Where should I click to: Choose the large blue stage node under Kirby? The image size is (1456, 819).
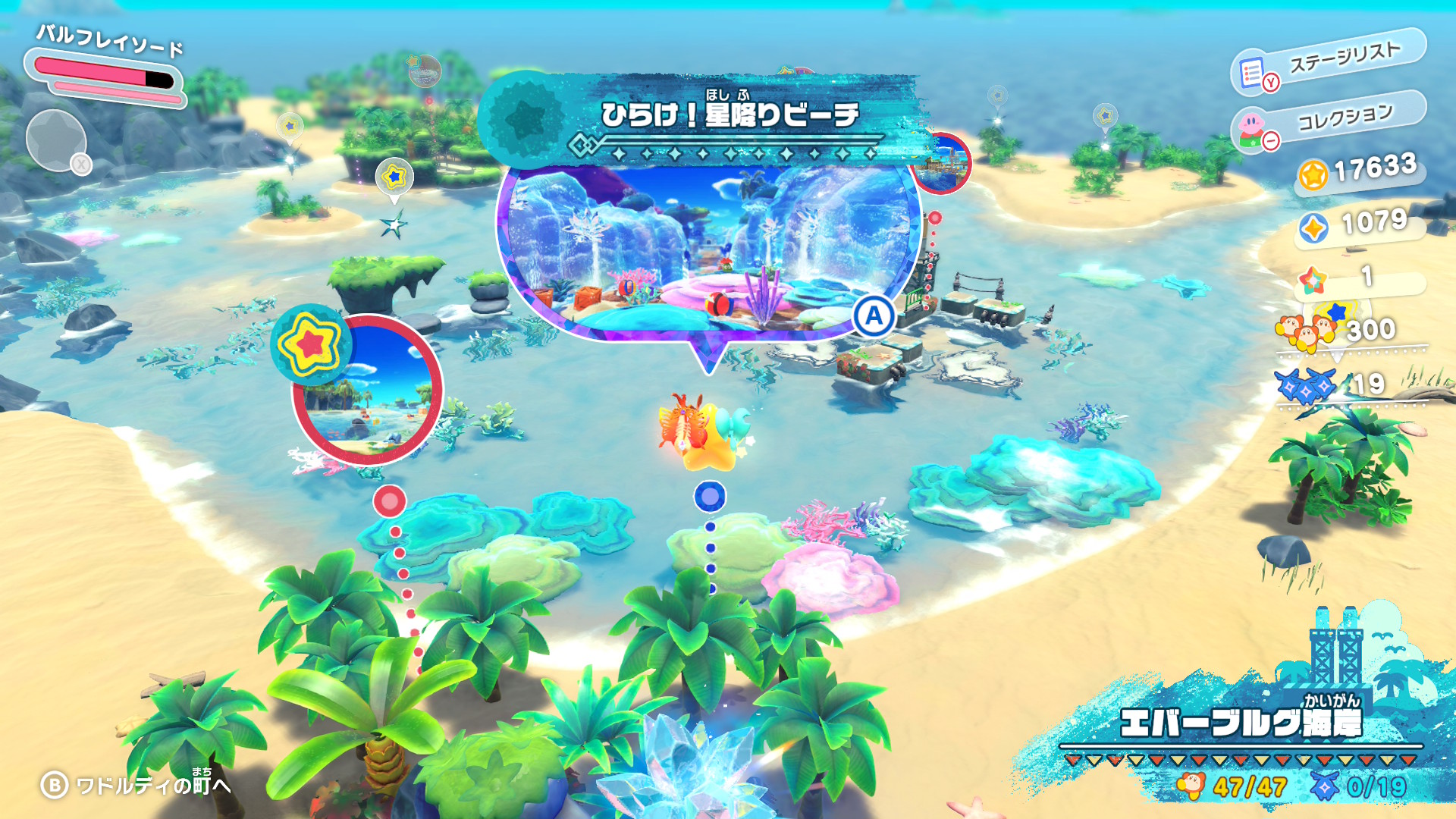[x=710, y=497]
